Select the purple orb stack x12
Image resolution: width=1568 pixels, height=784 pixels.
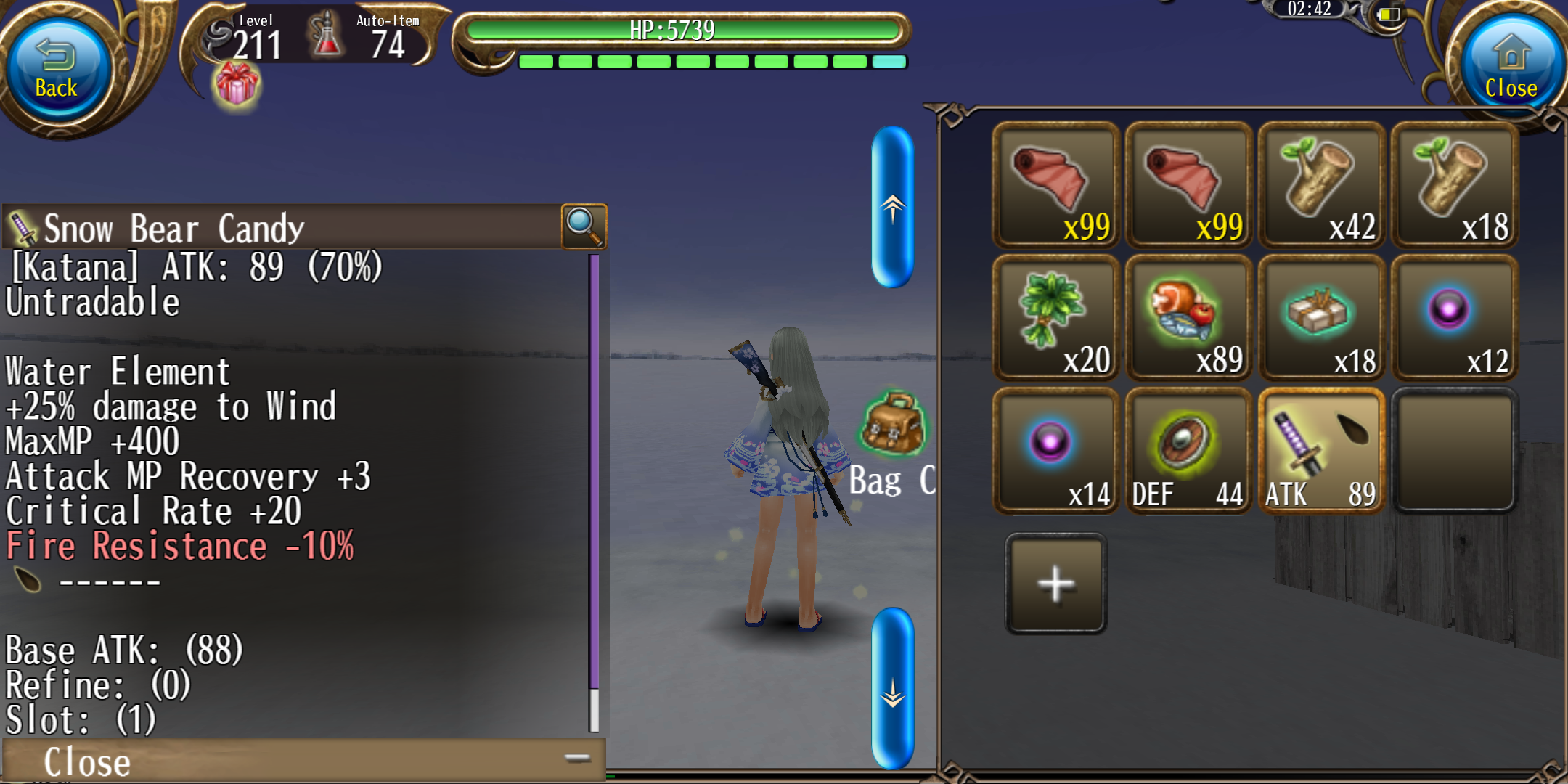tap(1454, 318)
